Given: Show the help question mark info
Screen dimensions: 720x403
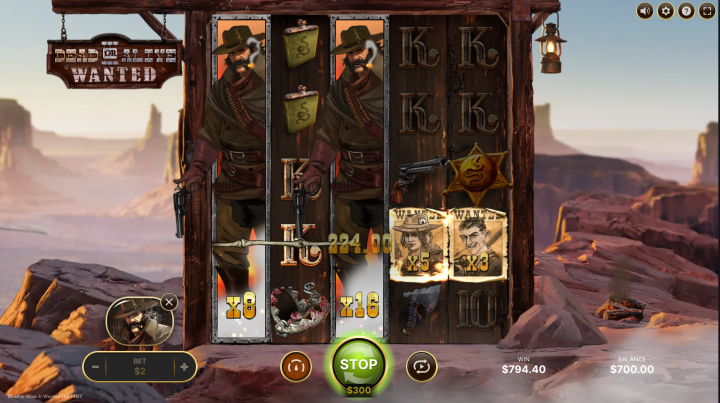Looking at the screenshot, I should point(686,11).
